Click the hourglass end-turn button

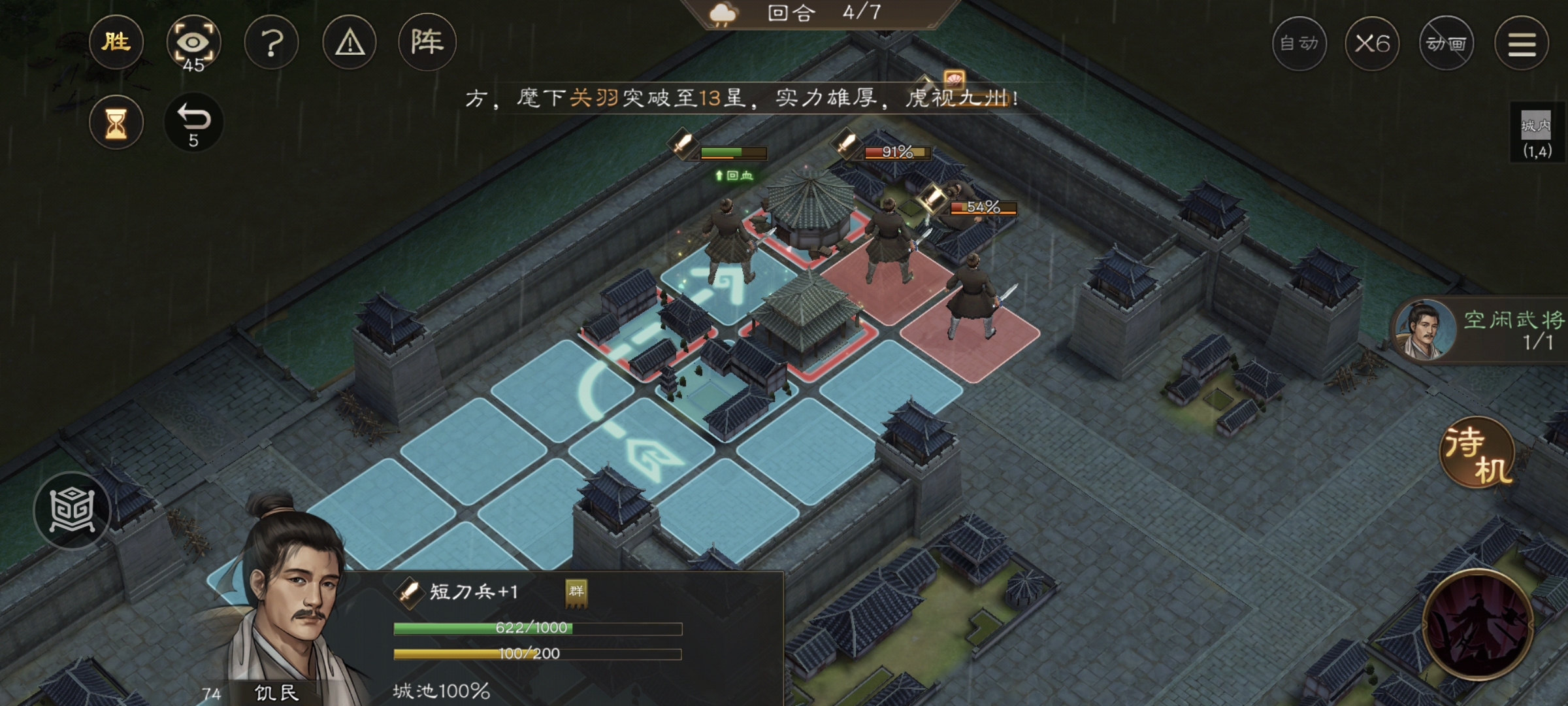tap(116, 123)
